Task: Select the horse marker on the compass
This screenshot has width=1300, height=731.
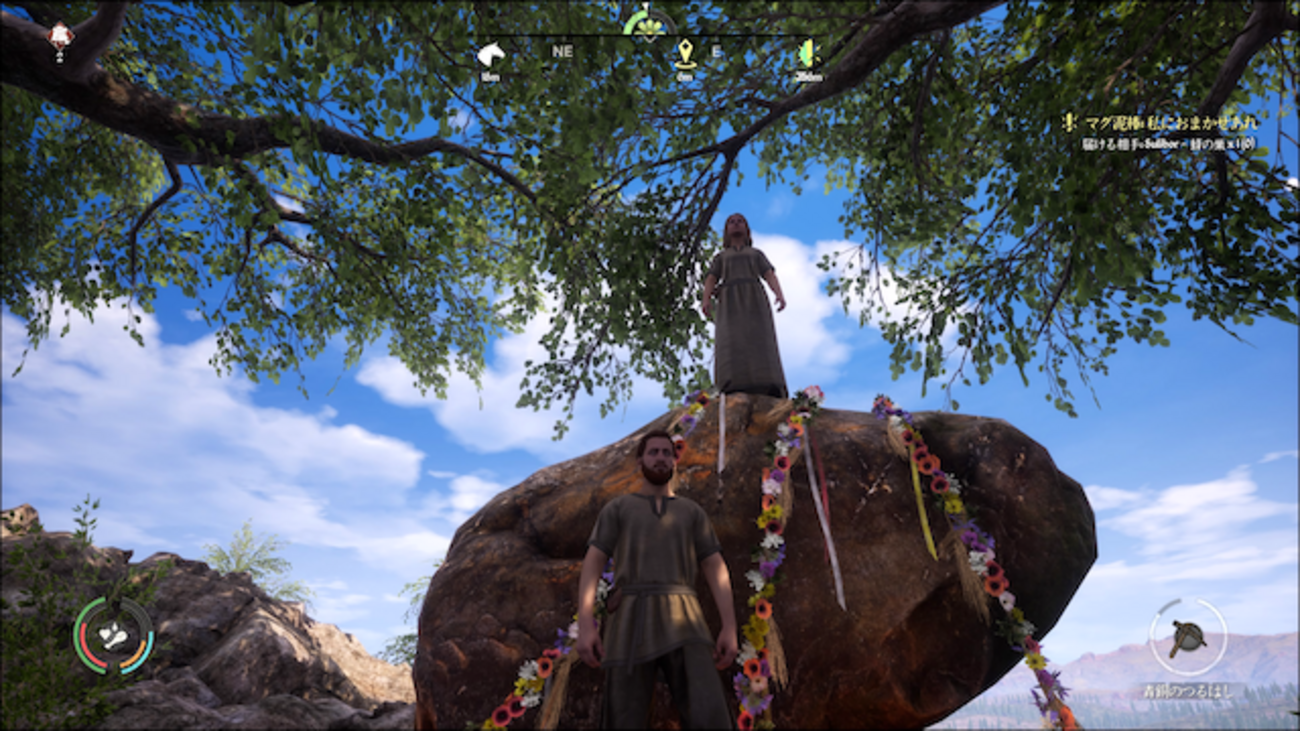Action: point(490,54)
